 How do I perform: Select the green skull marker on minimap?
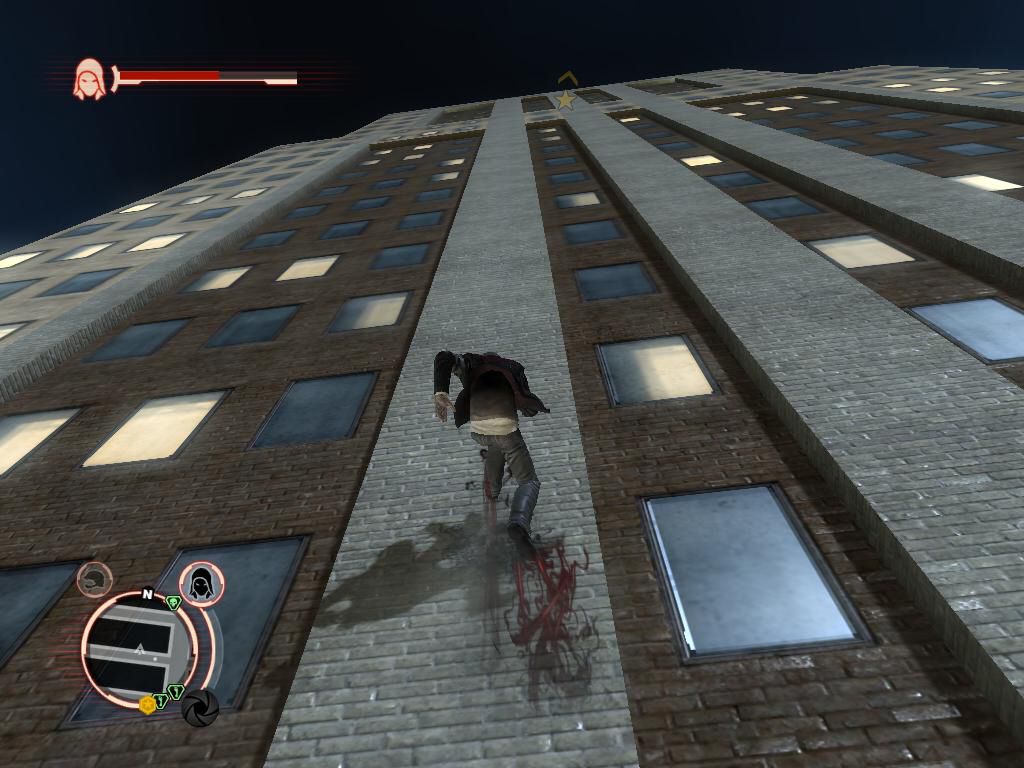coord(173,602)
